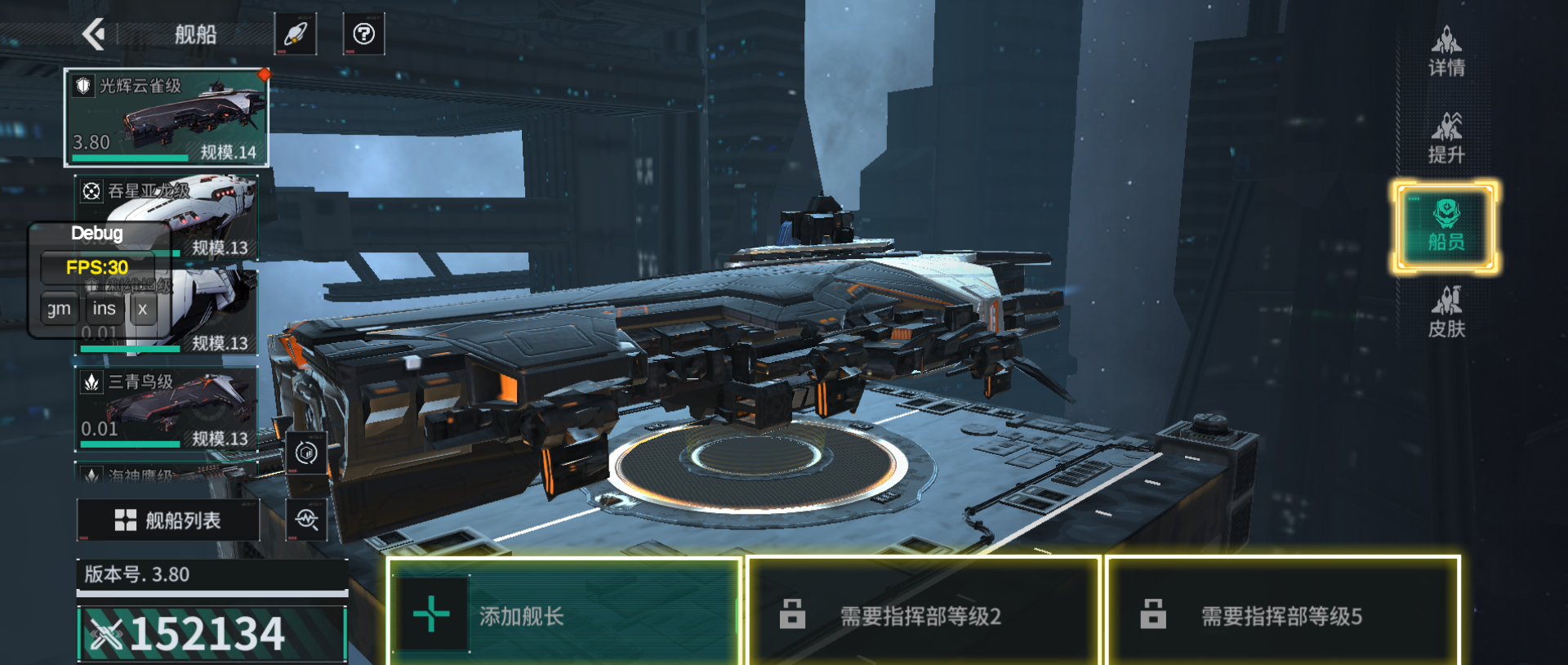
Task: Switch to the 详情 details tab
Action: coord(1446,51)
